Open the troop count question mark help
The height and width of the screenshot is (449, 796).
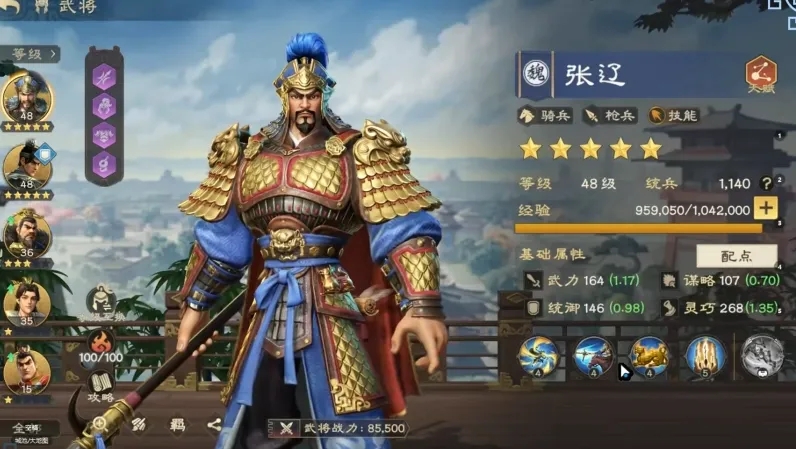point(767,184)
